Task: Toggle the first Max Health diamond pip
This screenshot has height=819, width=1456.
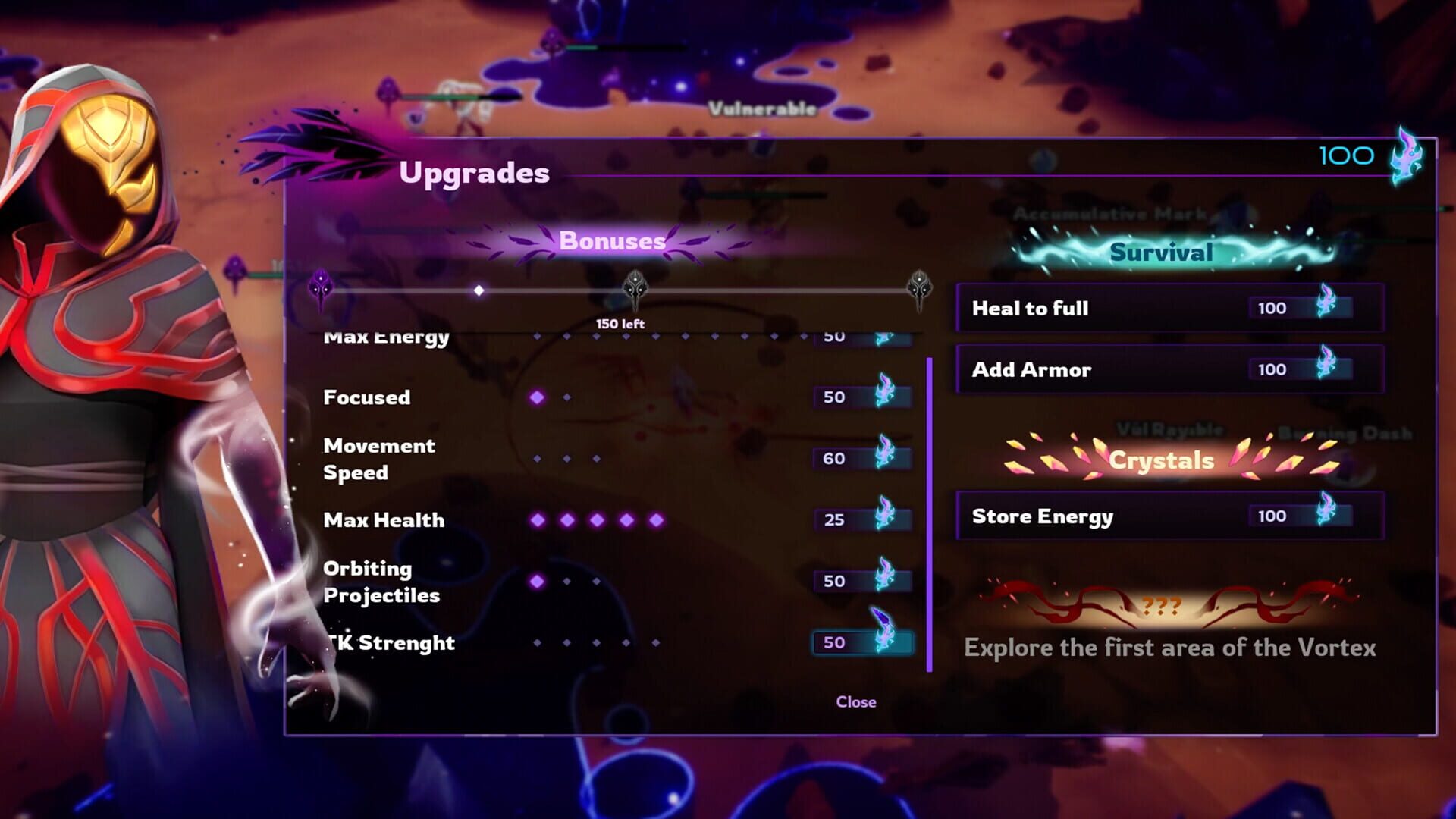Action: [537, 519]
